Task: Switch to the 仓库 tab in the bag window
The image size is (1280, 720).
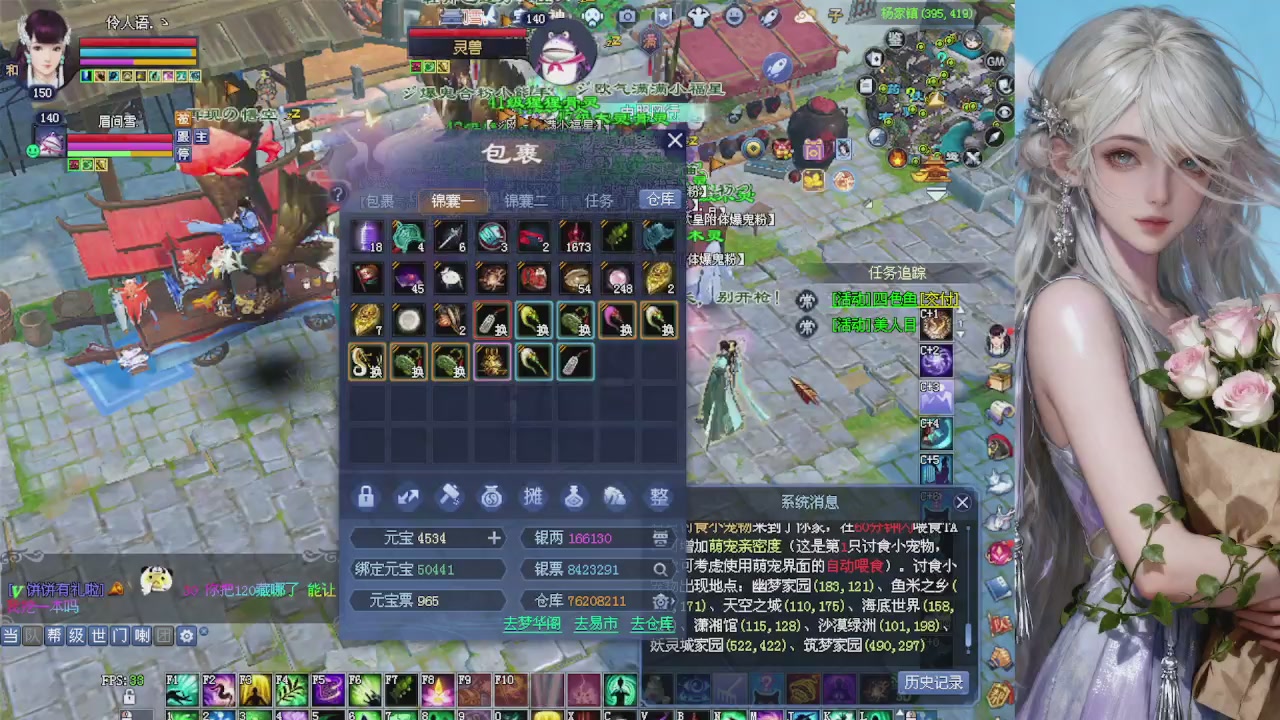Action: point(659,199)
